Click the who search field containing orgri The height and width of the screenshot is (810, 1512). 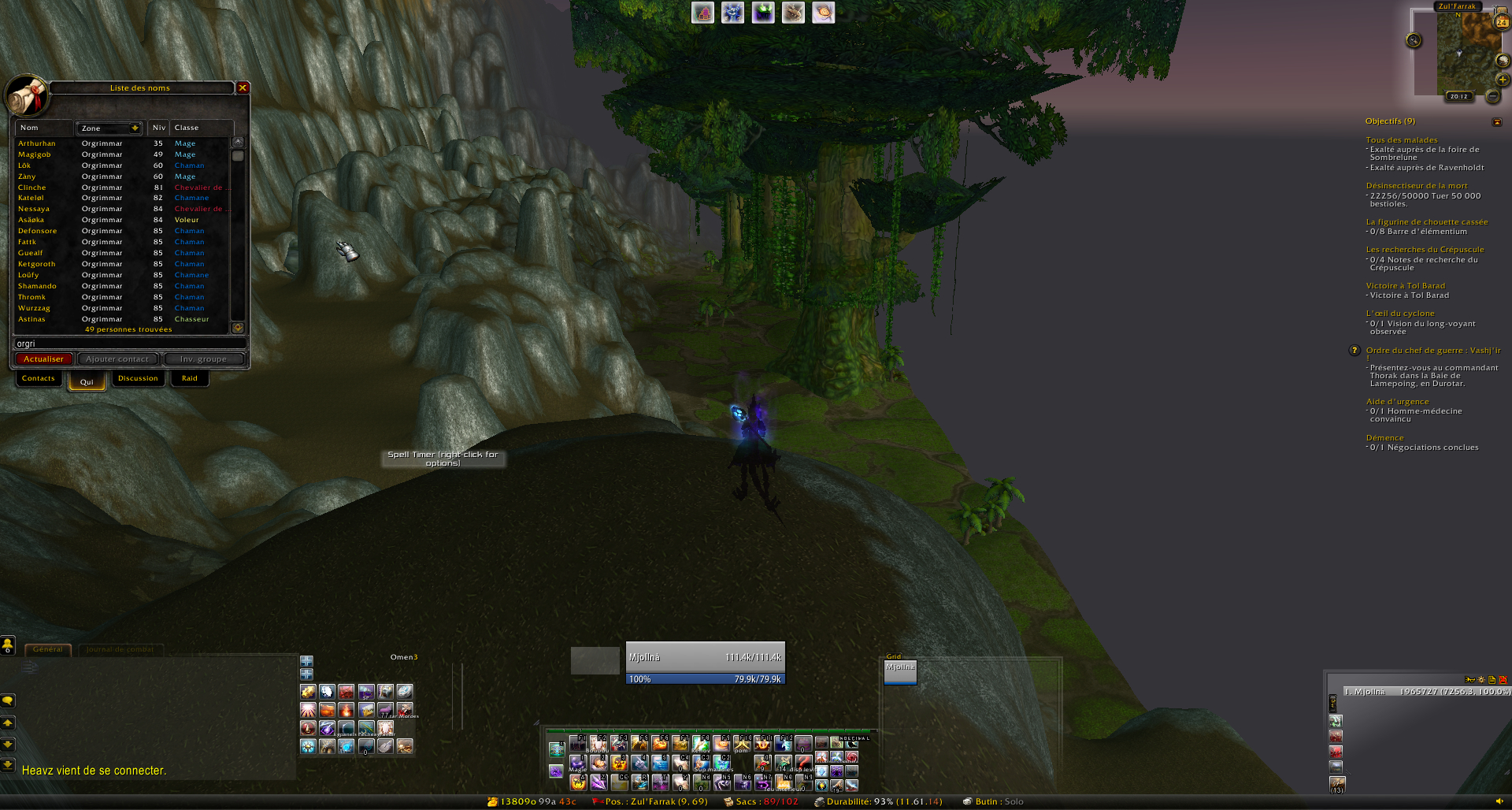(x=130, y=344)
